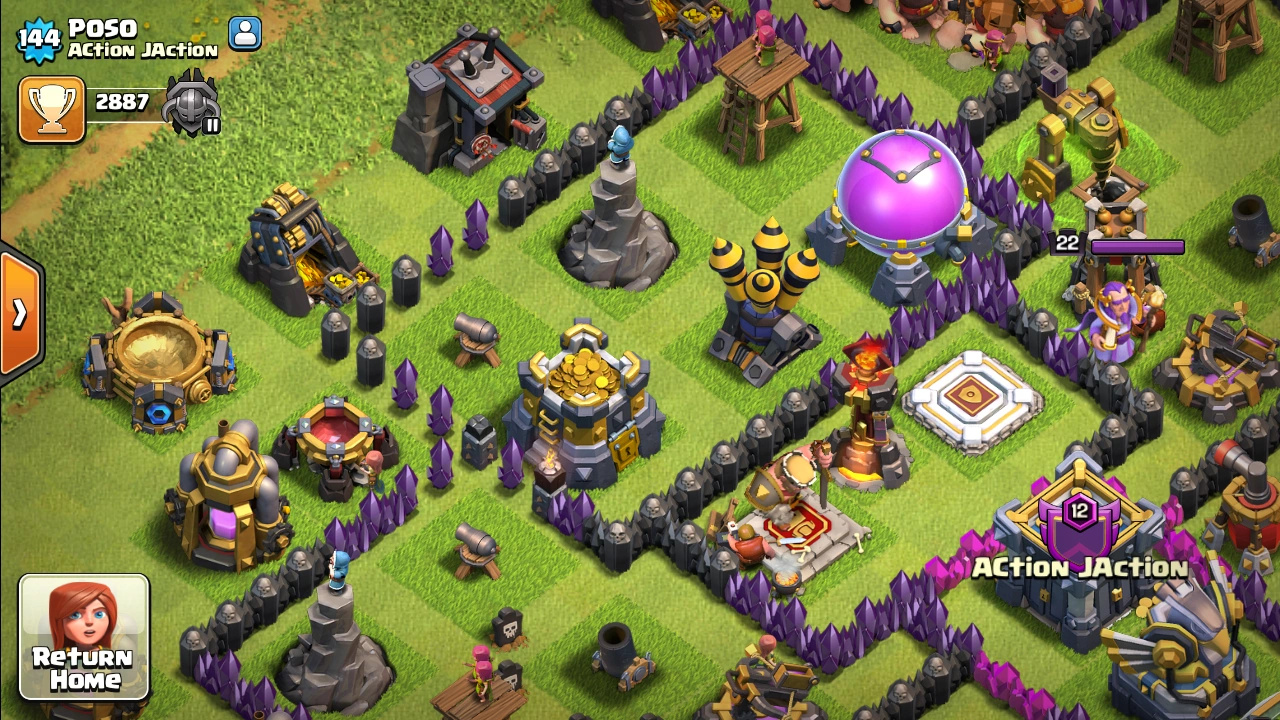The height and width of the screenshot is (720, 1280).
Task: Open POSO's trophy icon showing 2887
Action: 52,103
